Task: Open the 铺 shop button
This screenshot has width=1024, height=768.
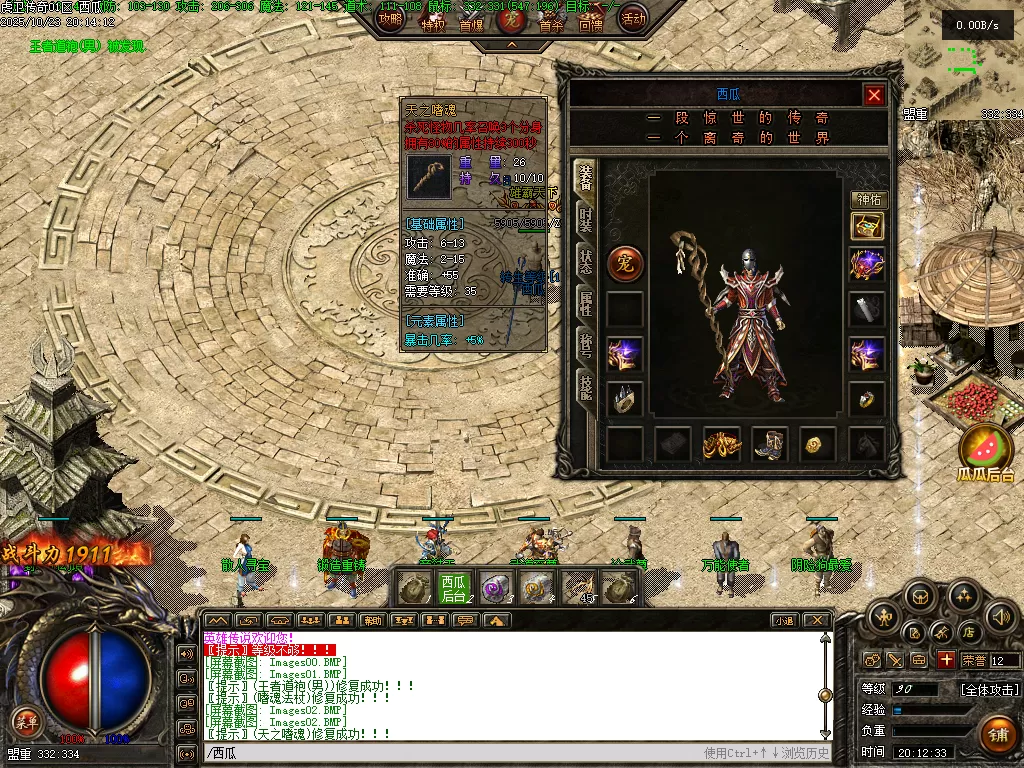Action: pyautogui.click(x=997, y=735)
